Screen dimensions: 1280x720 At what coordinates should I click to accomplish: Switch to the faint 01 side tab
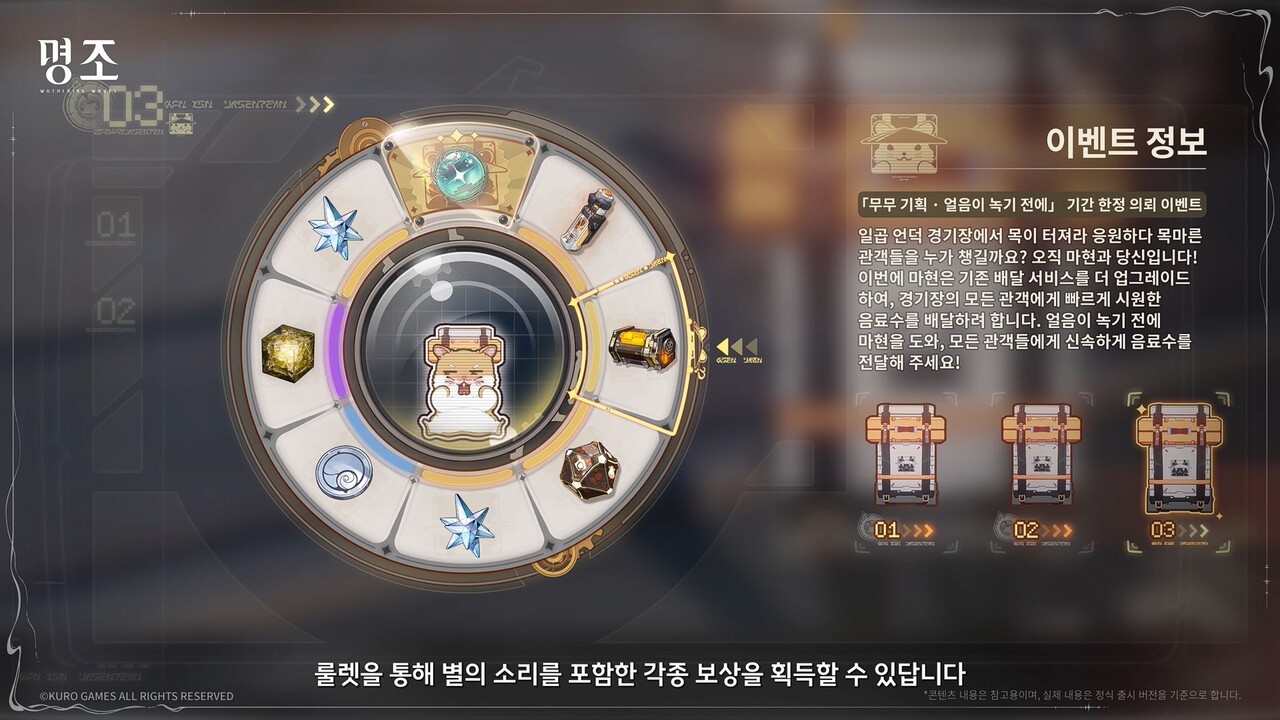116,226
